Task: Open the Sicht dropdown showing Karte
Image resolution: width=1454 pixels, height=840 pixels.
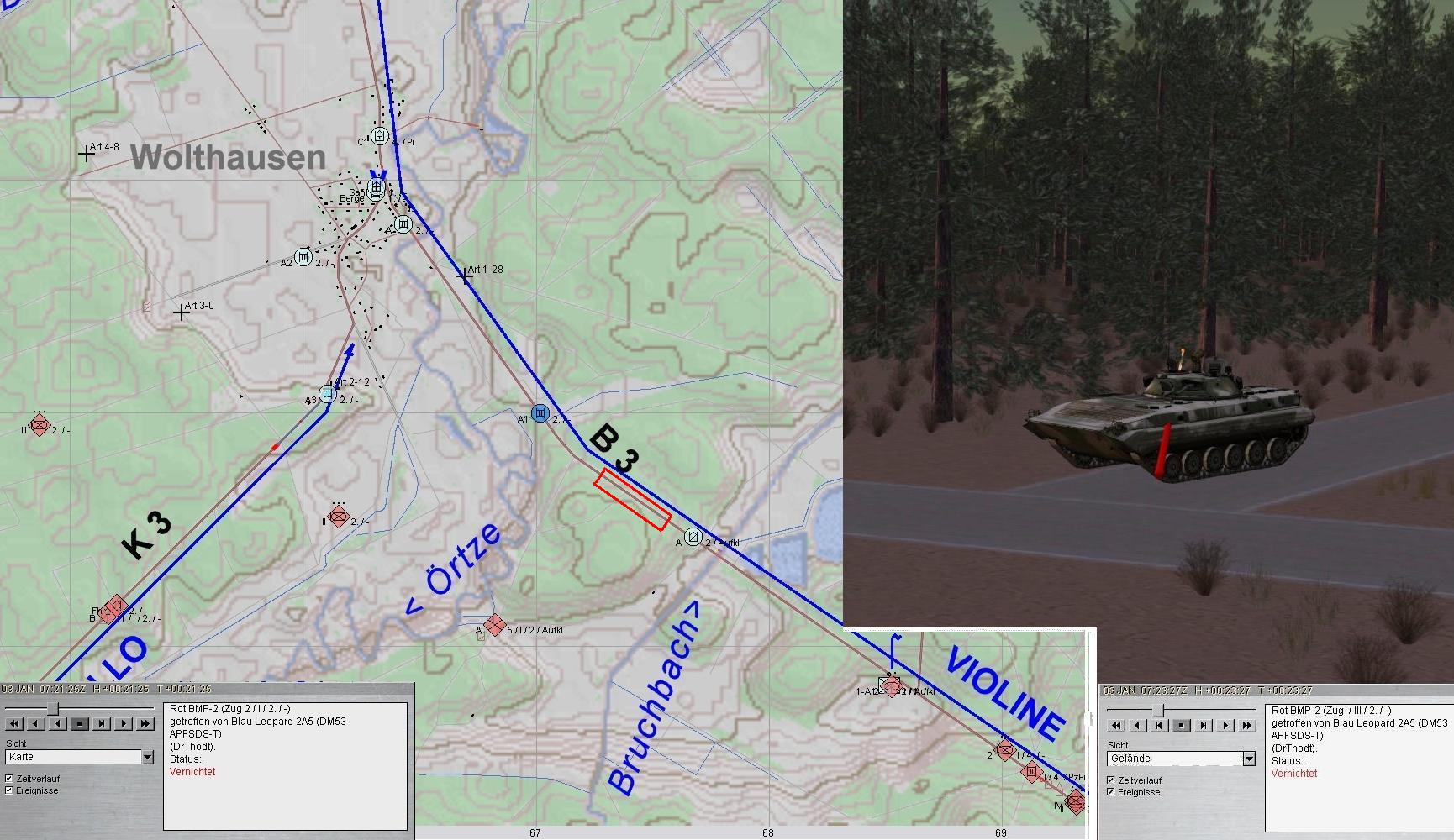Action: tap(148, 757)
